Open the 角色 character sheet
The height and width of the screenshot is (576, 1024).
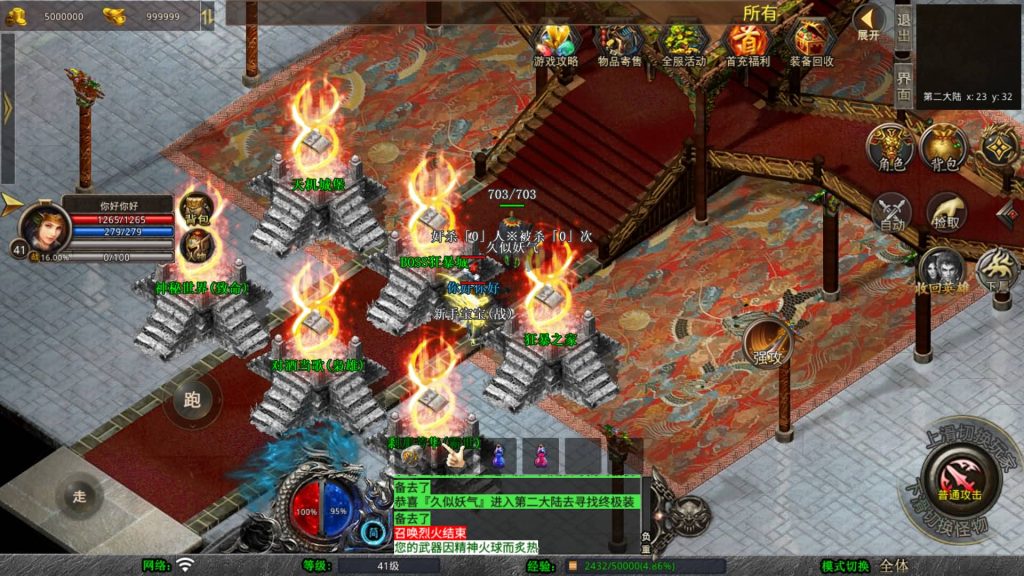point(888,147)
